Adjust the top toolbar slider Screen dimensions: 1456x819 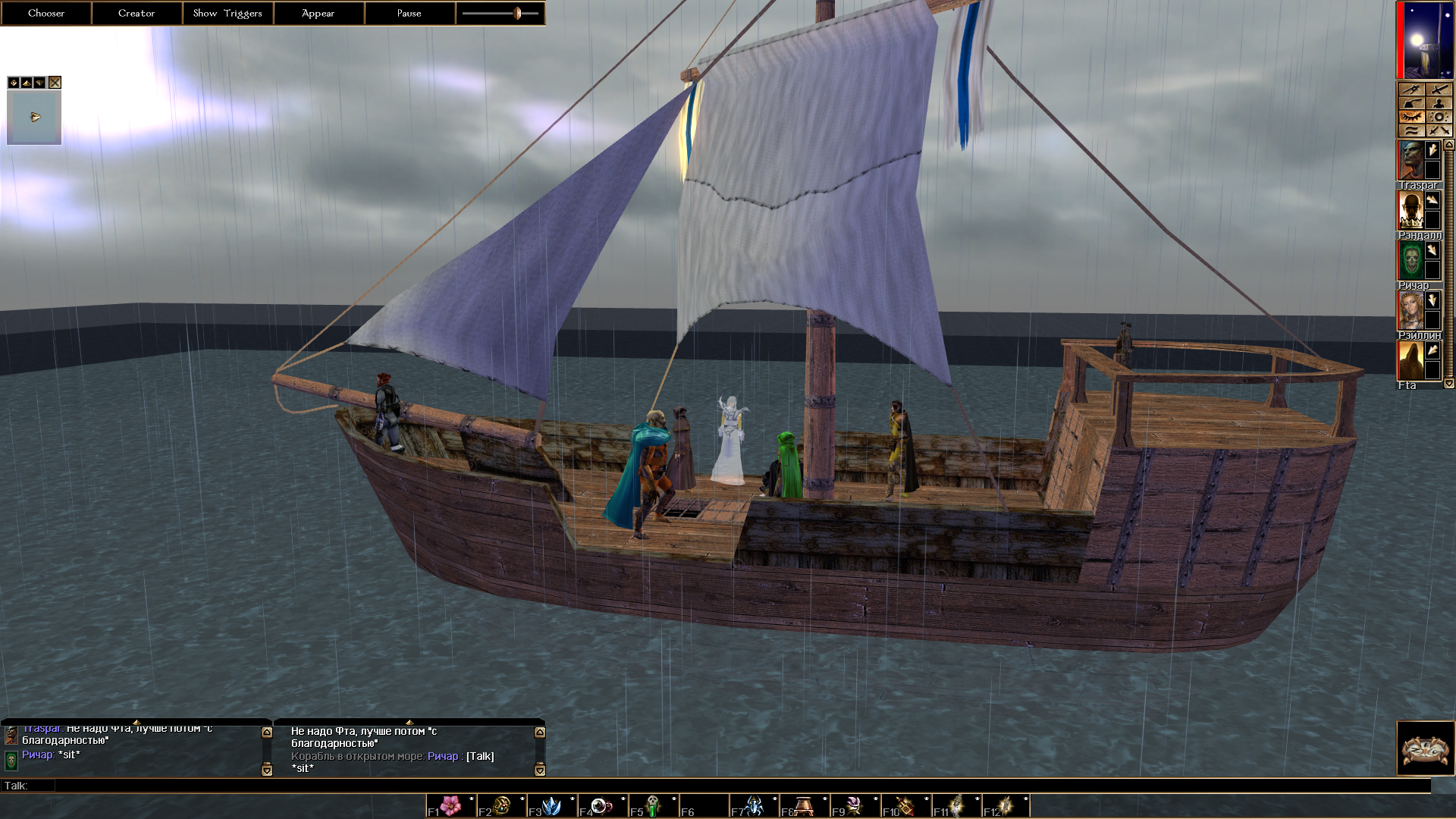point(517,13)
